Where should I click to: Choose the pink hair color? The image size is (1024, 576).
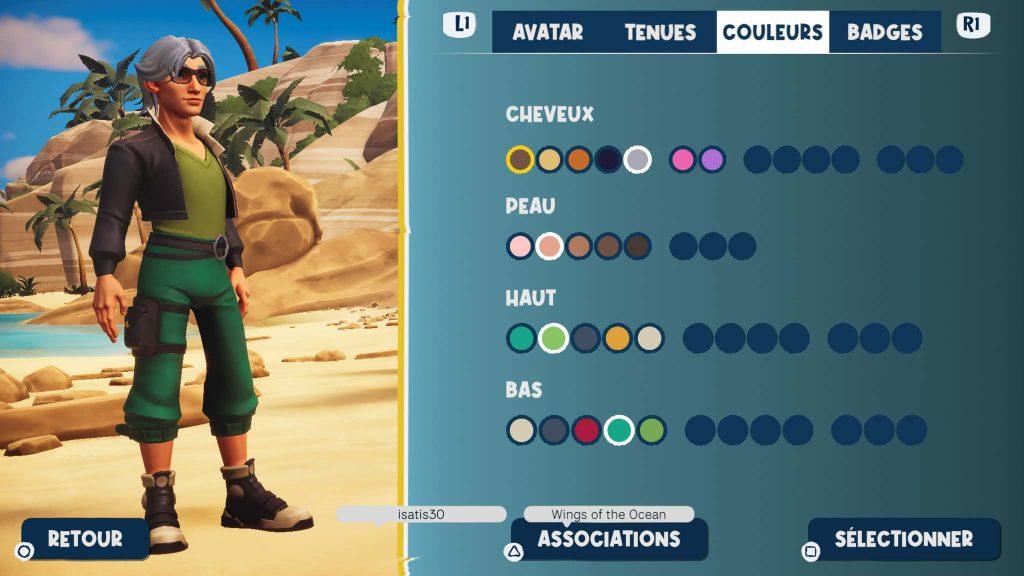[683, 159]
